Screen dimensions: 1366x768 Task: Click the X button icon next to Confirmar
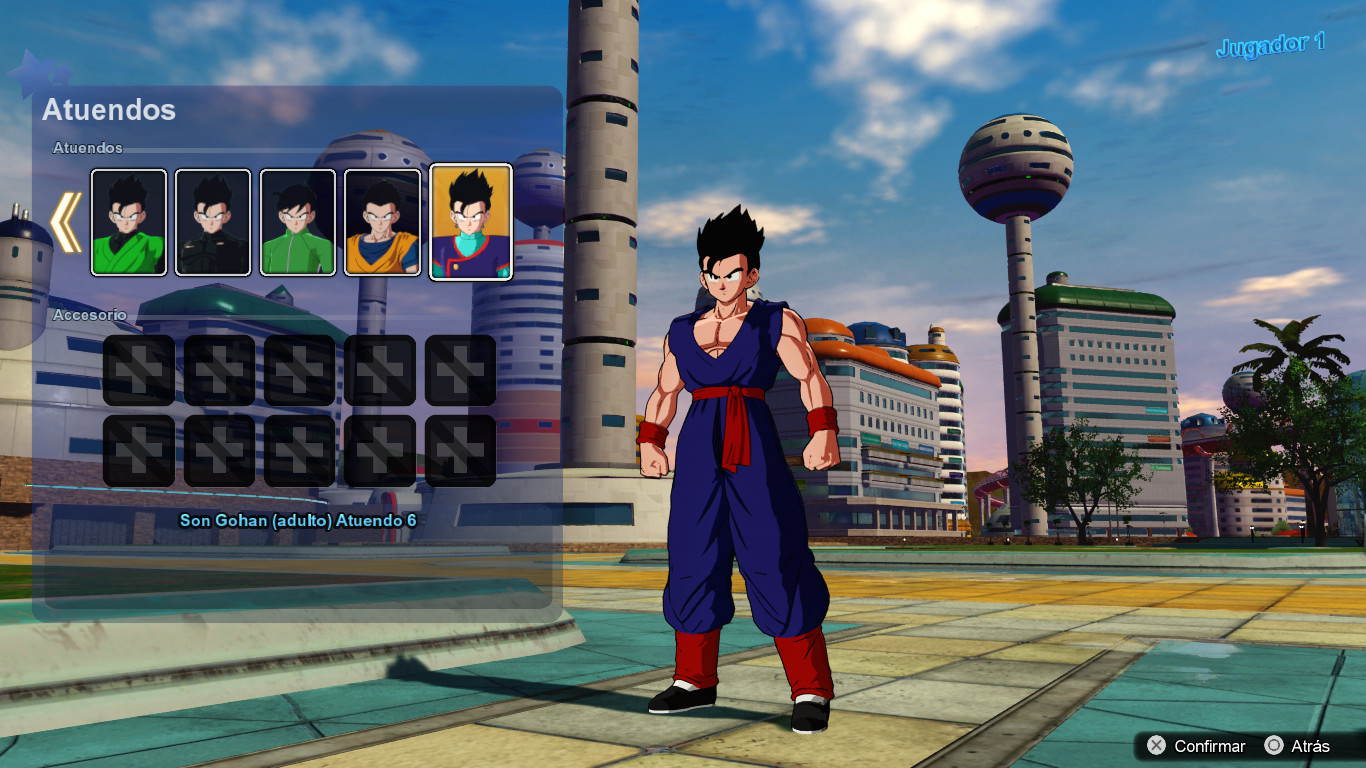1157,746
